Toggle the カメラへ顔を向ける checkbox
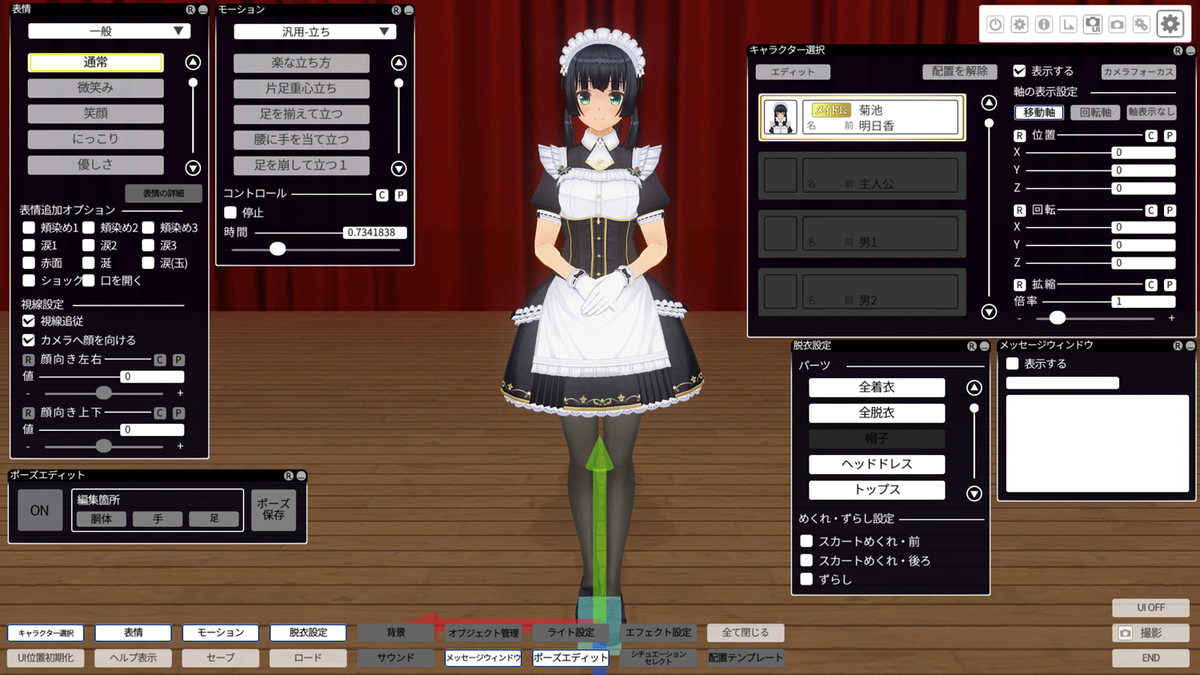1200x675 pixels. pyautogui.click(x=29, y=340)
